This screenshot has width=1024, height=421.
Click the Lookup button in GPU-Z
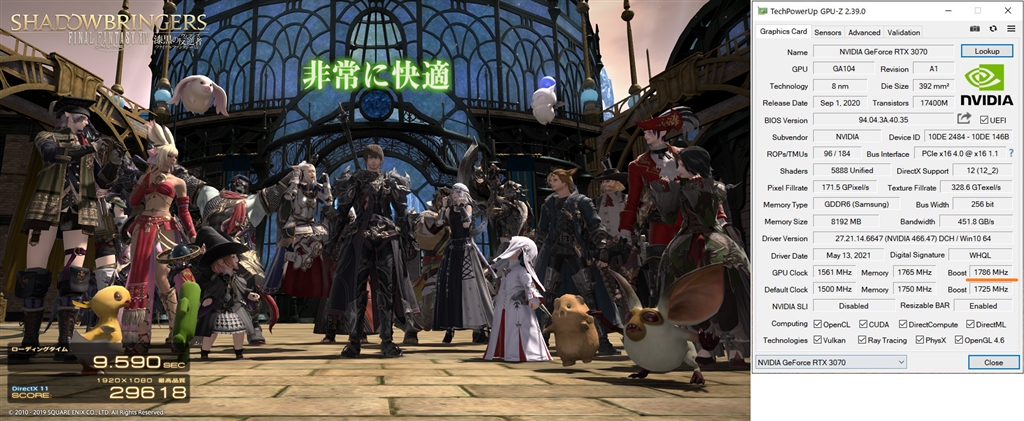tap(986, 51)
